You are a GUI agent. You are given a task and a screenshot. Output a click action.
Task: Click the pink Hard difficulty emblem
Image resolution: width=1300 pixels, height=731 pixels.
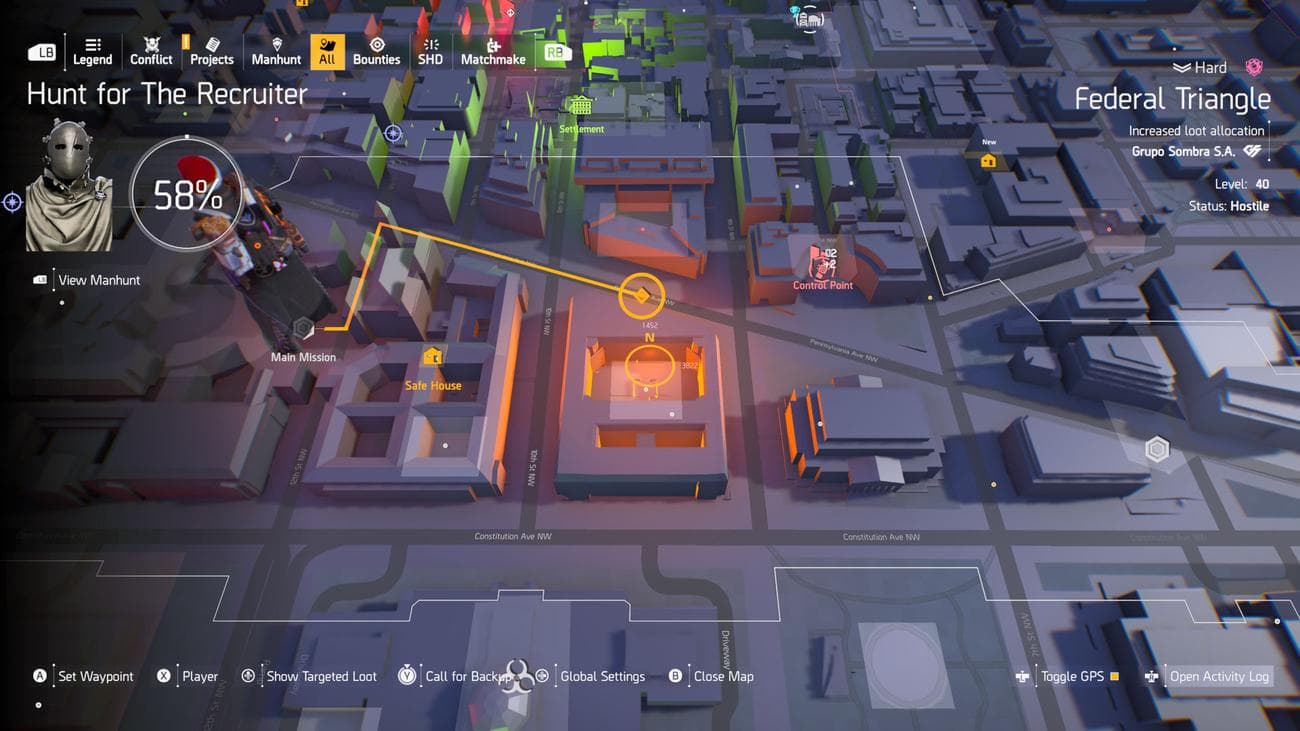(x=1253, y=66)
